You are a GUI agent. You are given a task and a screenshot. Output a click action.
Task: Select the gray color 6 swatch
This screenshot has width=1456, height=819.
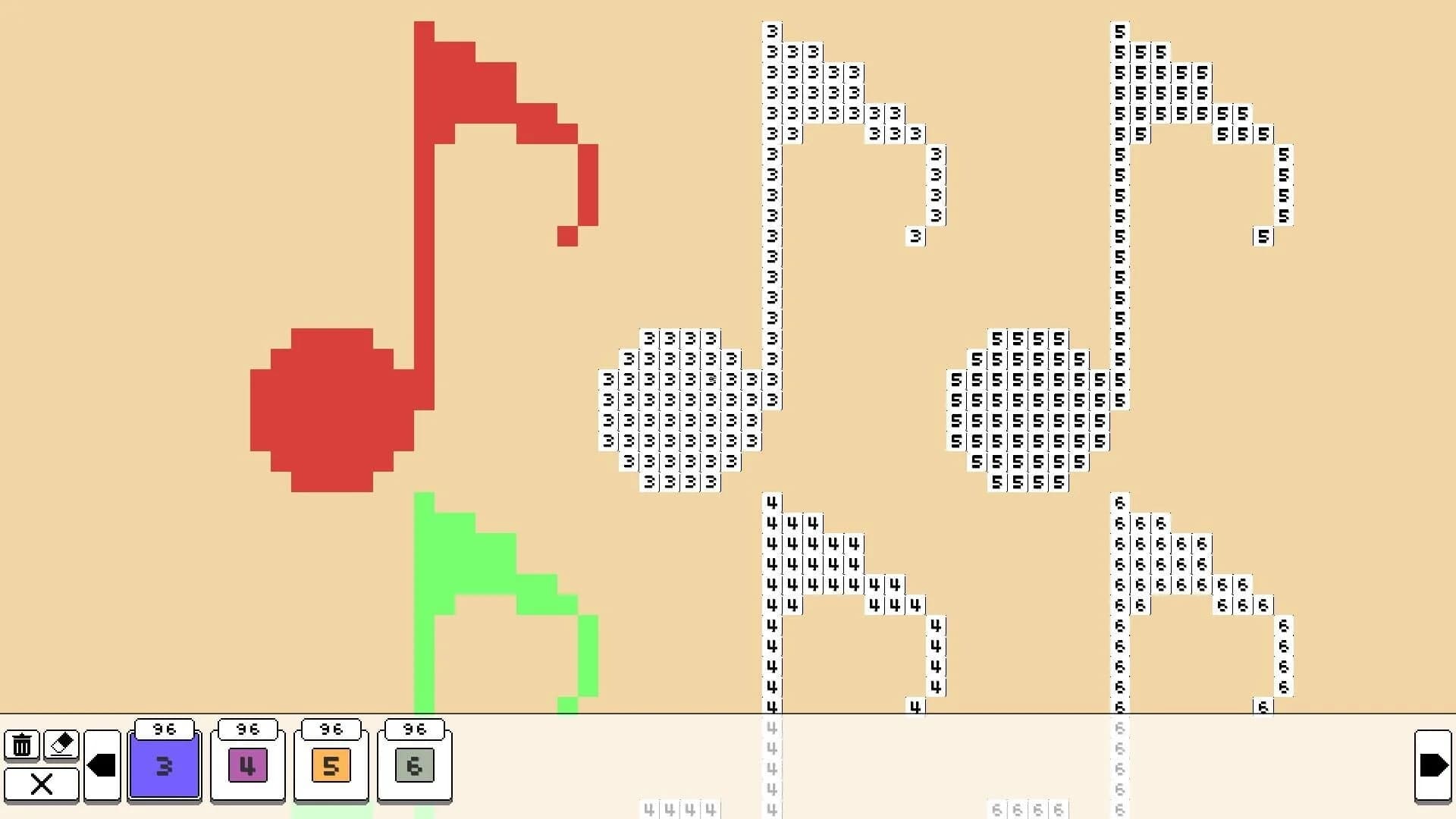[414, 765]
